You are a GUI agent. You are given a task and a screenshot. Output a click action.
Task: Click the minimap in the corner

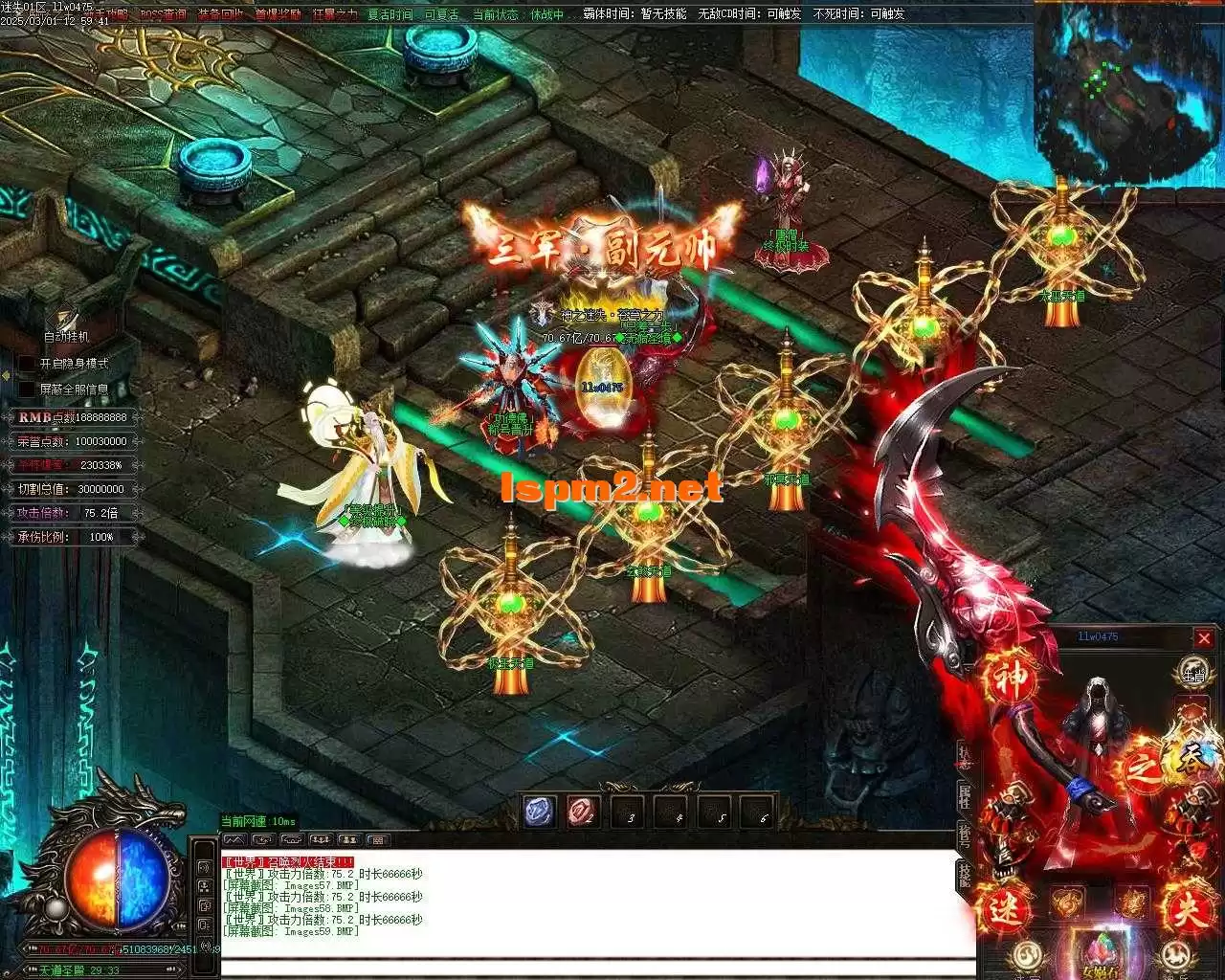(1127, 93)
